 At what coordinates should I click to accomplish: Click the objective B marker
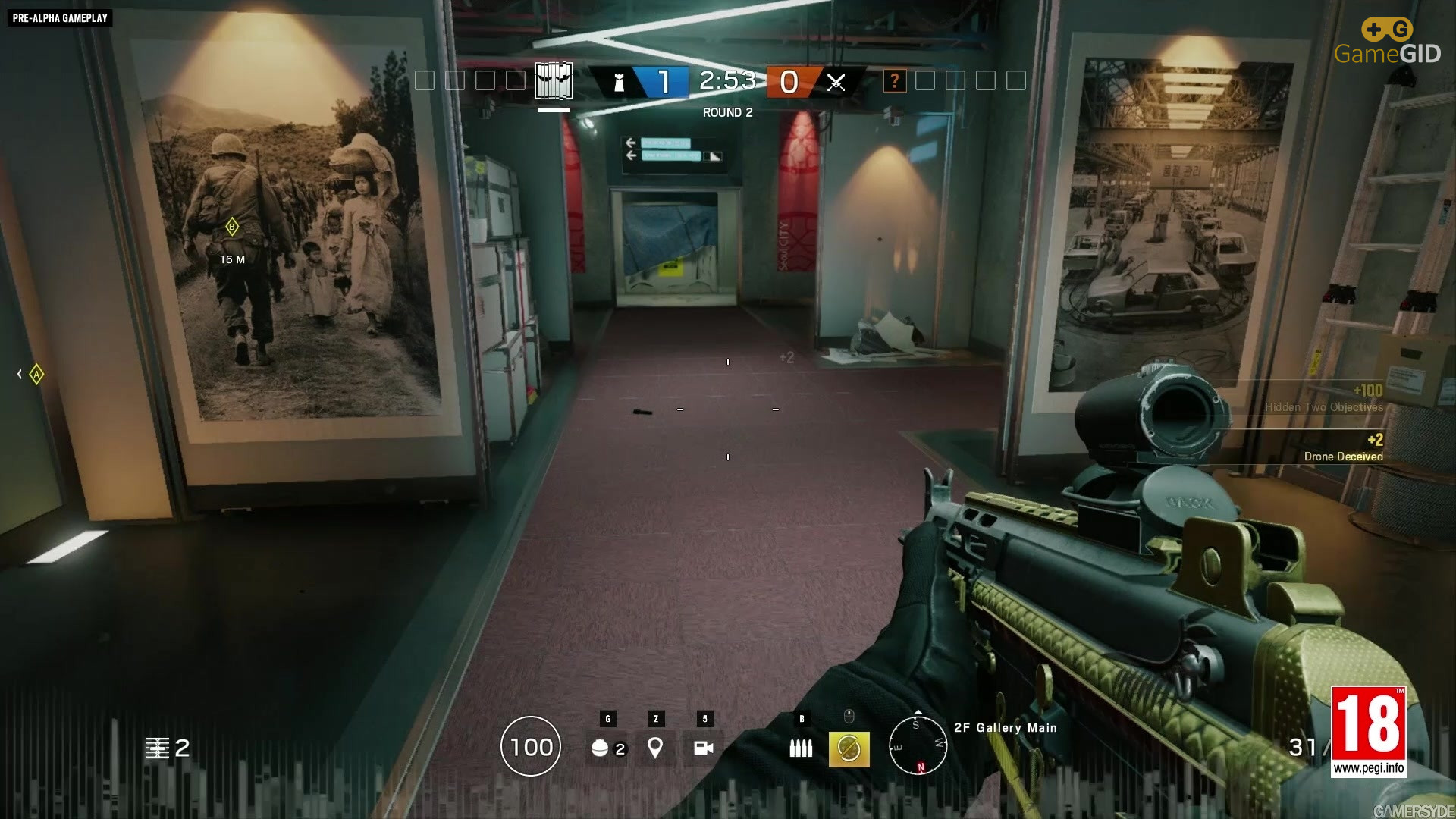[232, 226]
